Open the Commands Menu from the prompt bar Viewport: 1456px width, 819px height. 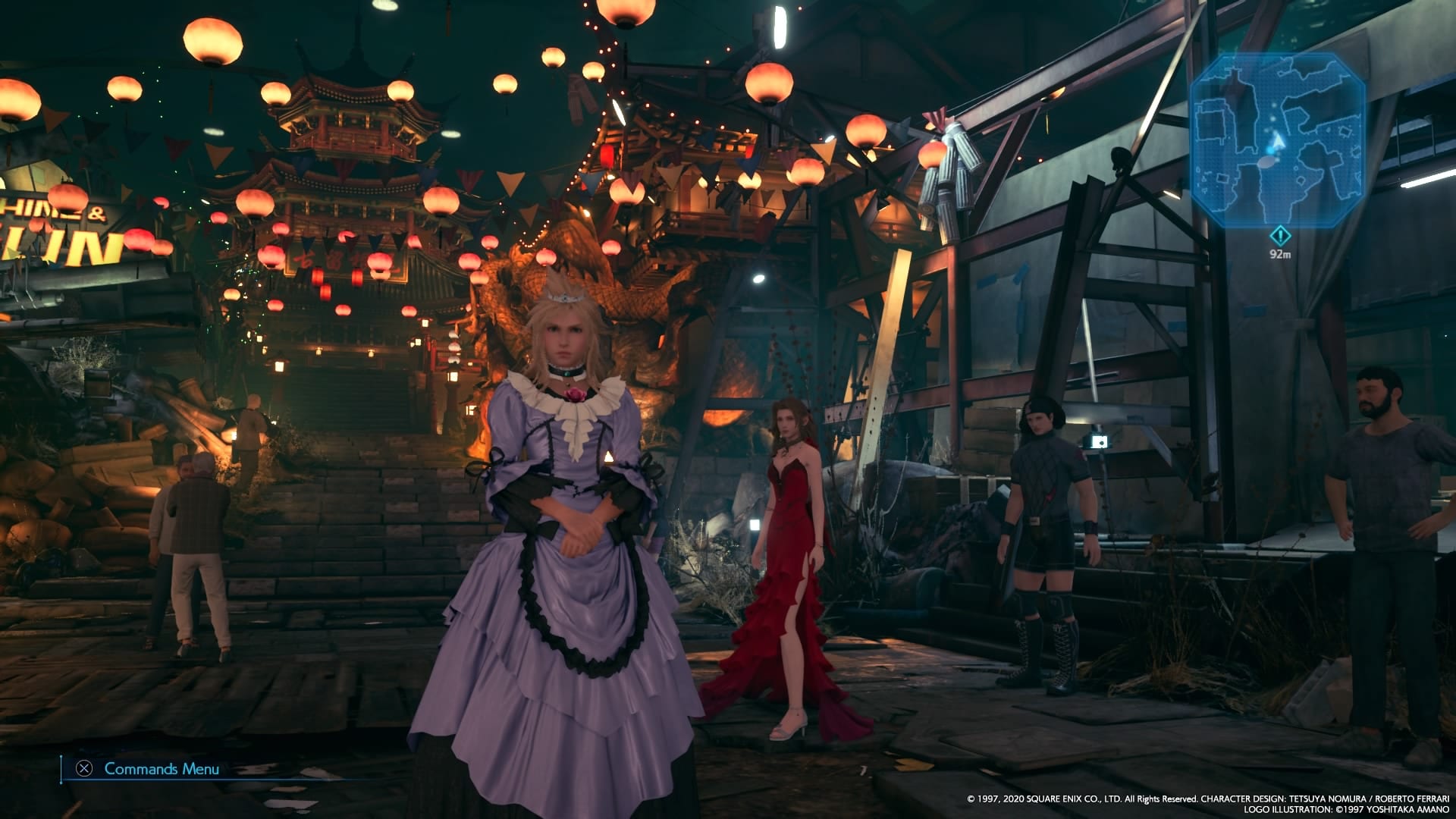click(x=163, y=768)
